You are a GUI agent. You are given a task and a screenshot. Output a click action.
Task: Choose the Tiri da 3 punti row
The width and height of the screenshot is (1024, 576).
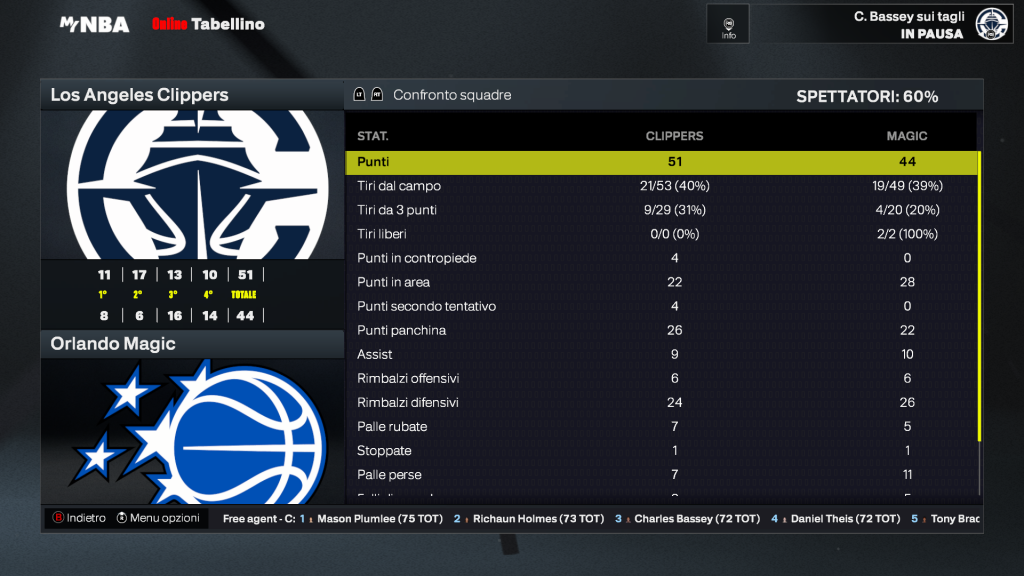(x=660, y=210)
